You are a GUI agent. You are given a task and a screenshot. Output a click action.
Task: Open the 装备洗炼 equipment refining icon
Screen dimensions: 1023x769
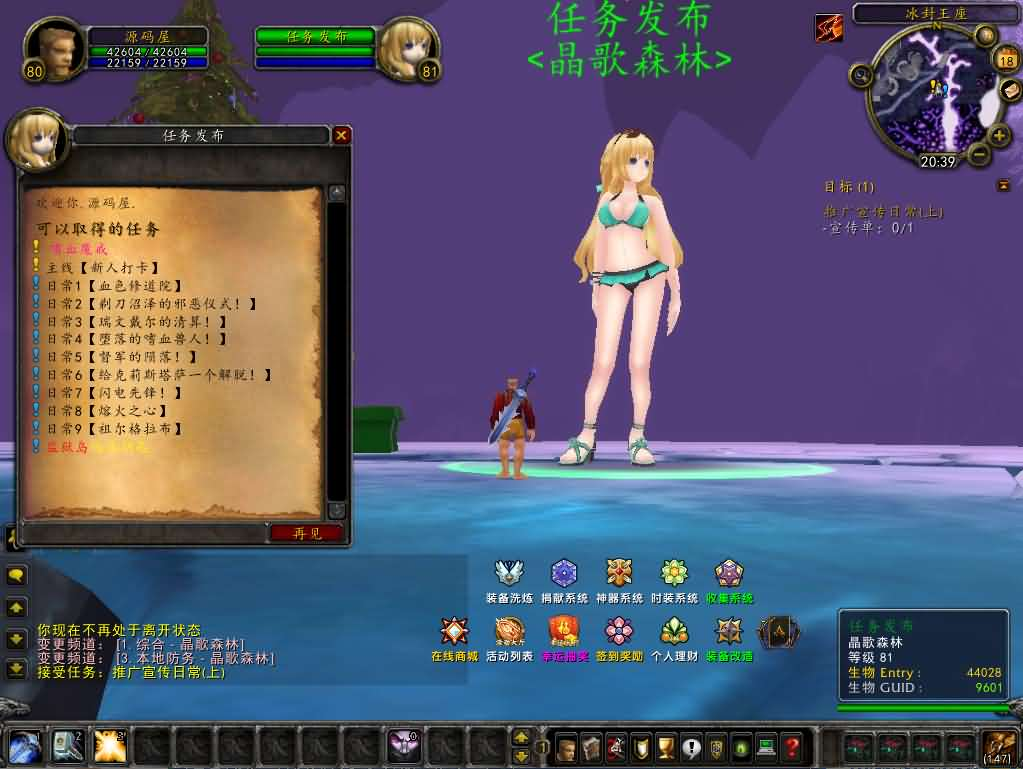coord(510,574)
